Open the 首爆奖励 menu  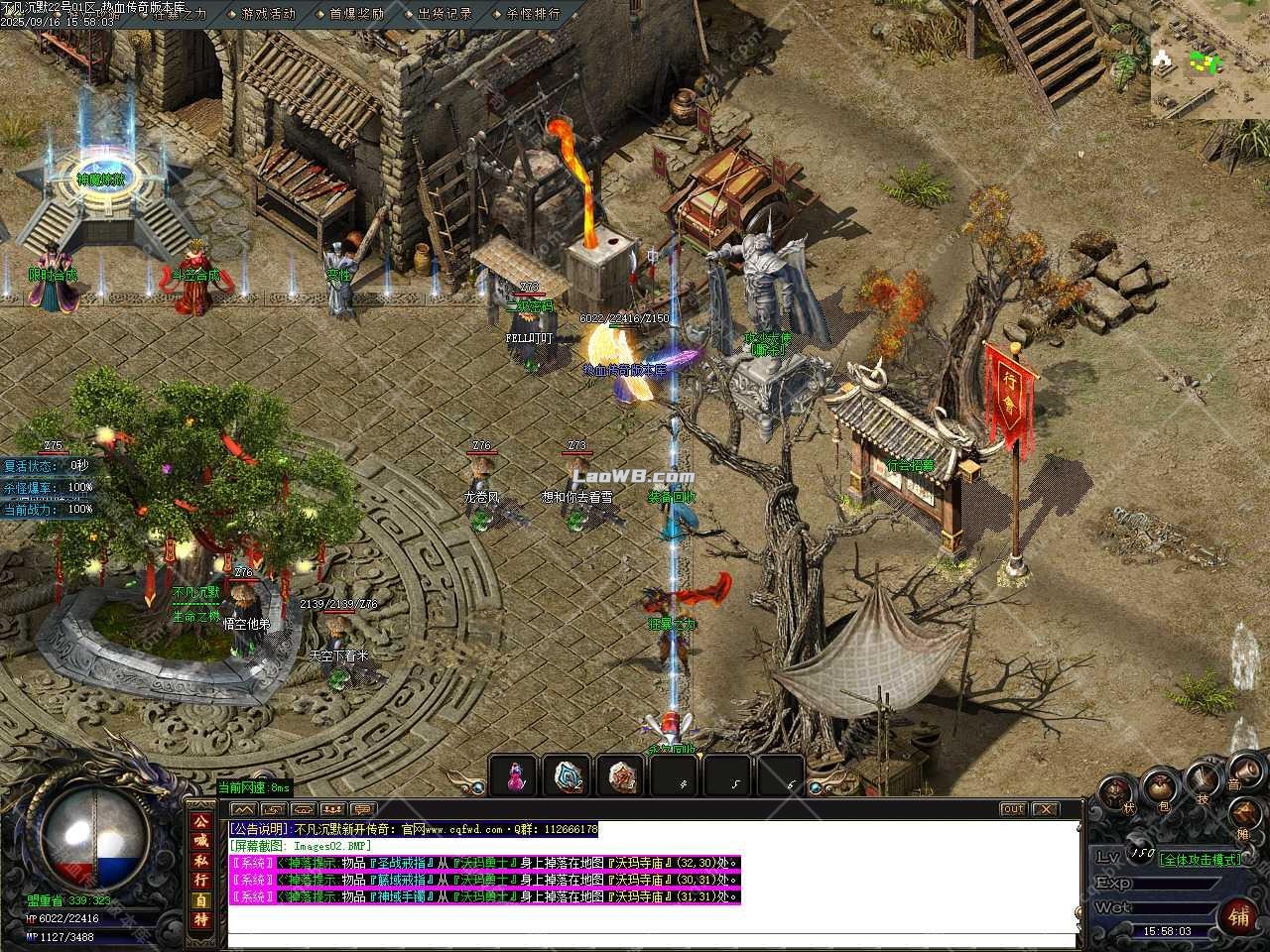coord(355,14)
